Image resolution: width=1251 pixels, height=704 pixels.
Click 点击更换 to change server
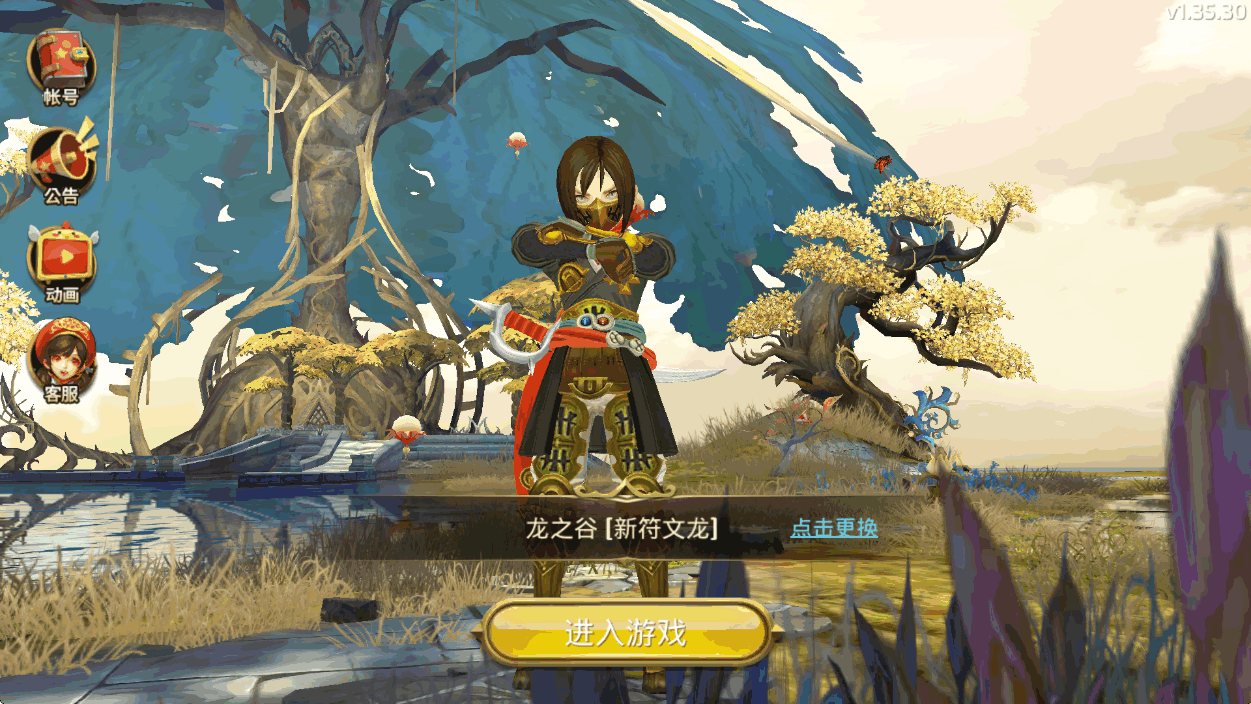click(834, 528)
